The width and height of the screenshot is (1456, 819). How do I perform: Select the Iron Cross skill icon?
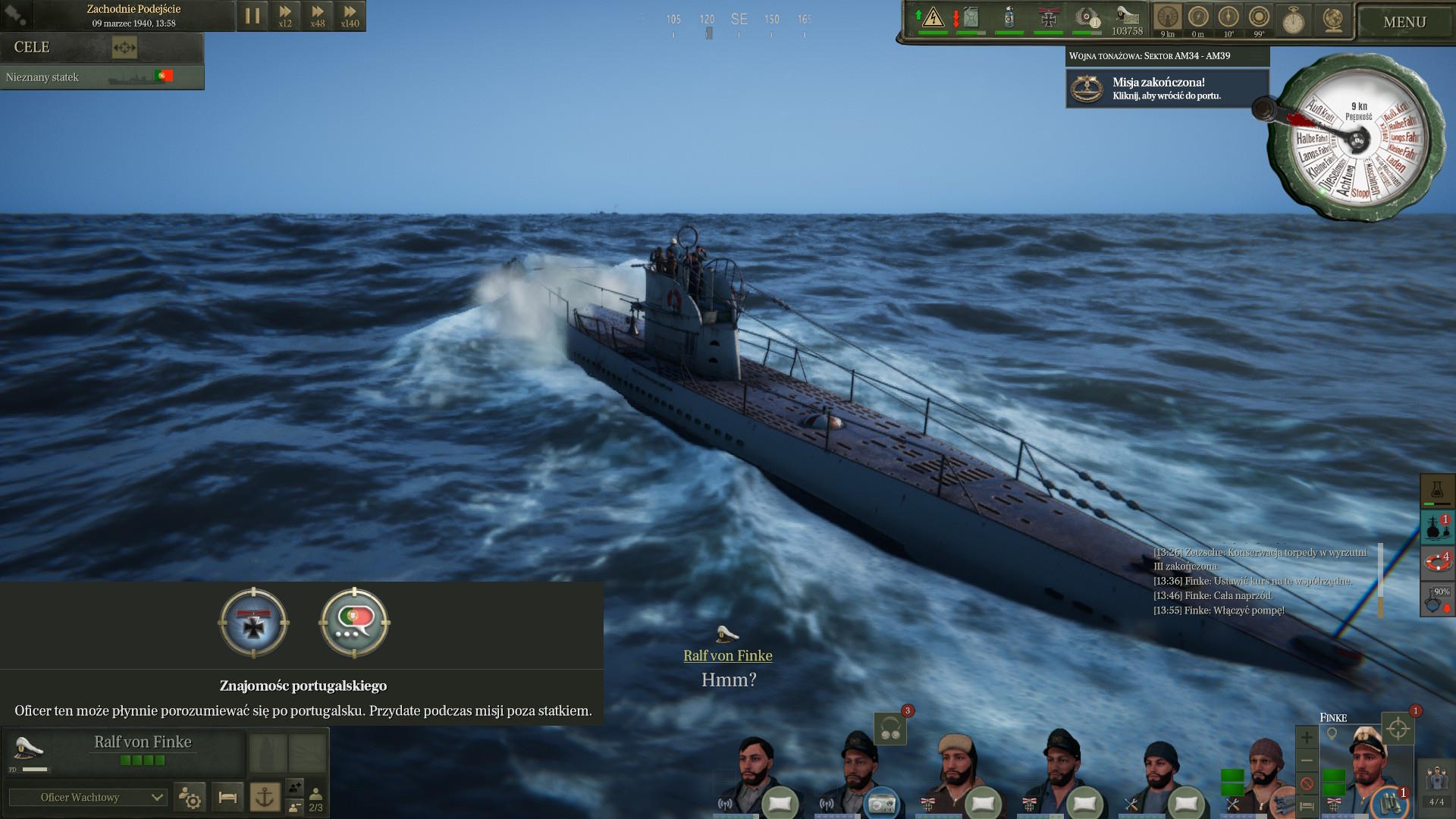(254, 623)
